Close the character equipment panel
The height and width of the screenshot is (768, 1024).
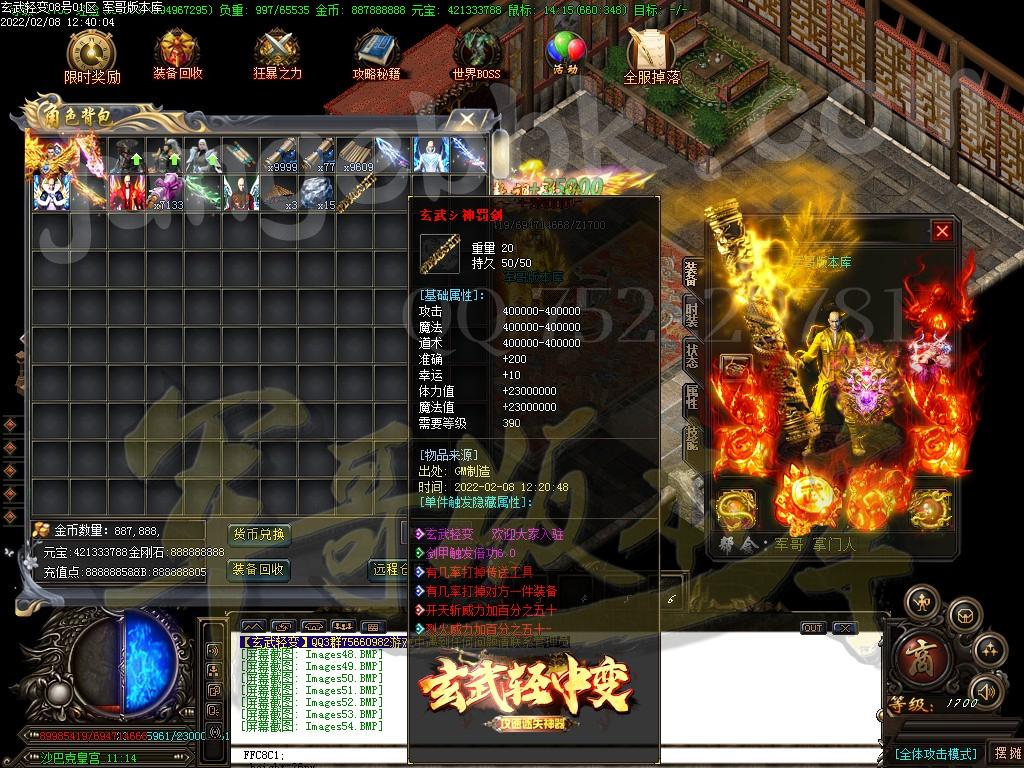tap(942, 232)
